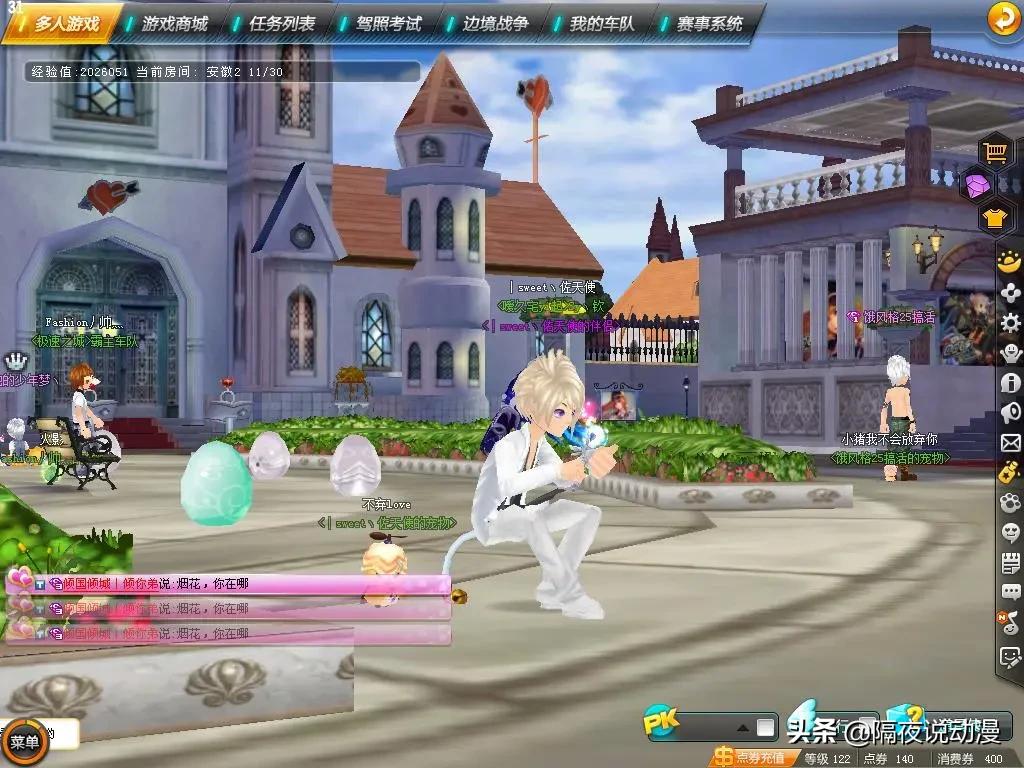Click the paw print pet icon

1010,502
